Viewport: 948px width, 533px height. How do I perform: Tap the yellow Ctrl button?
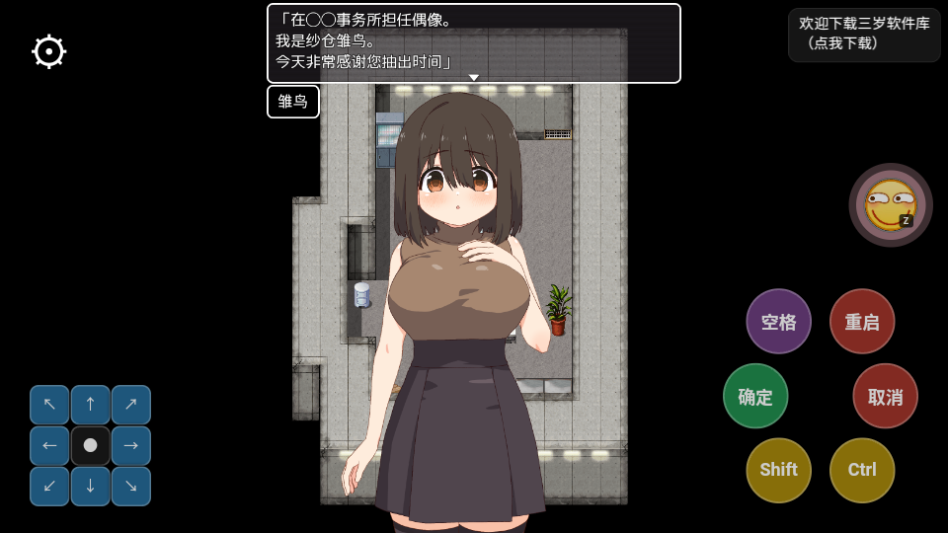862,470
